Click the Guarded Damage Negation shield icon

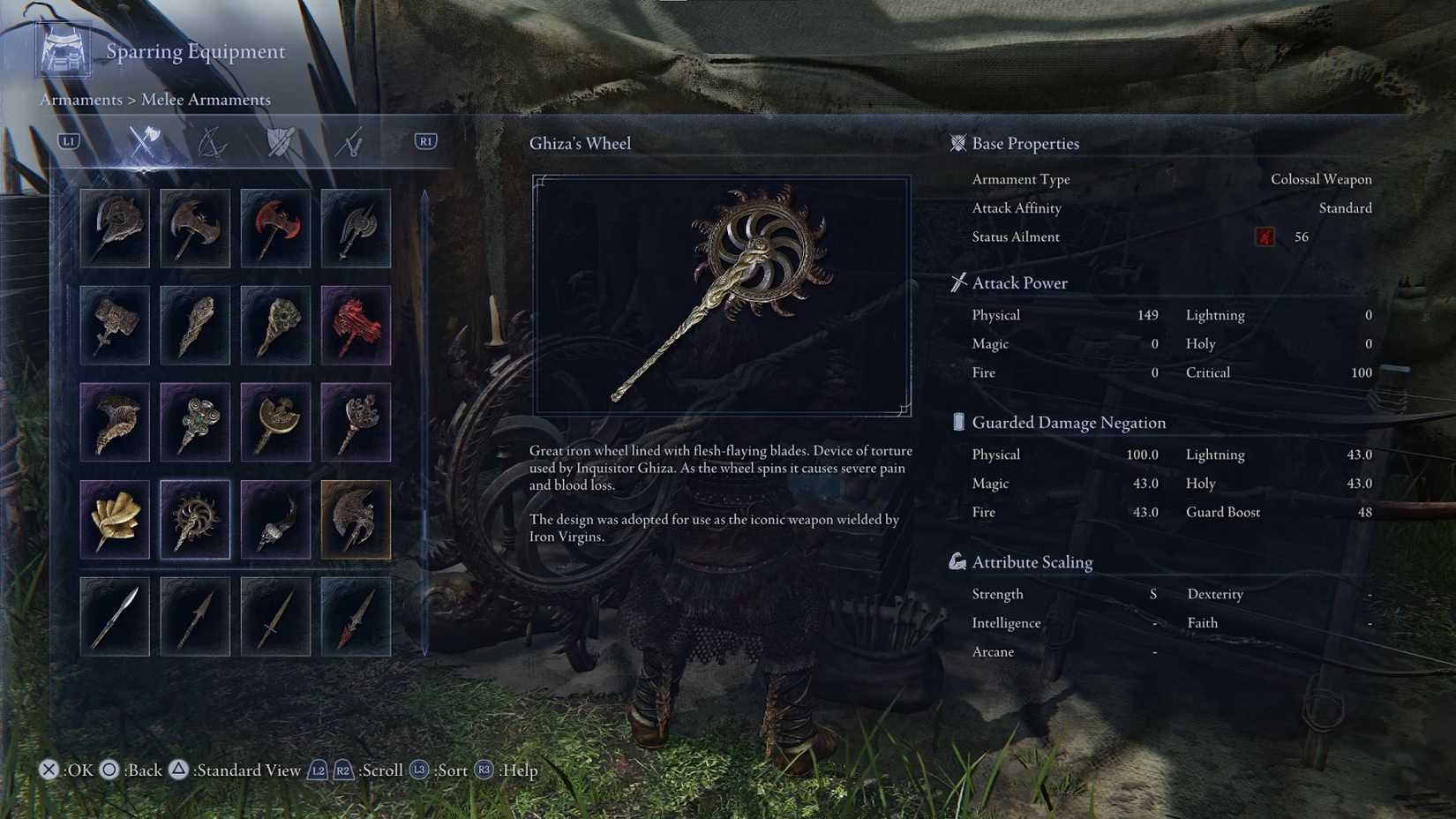pos(958,422)
